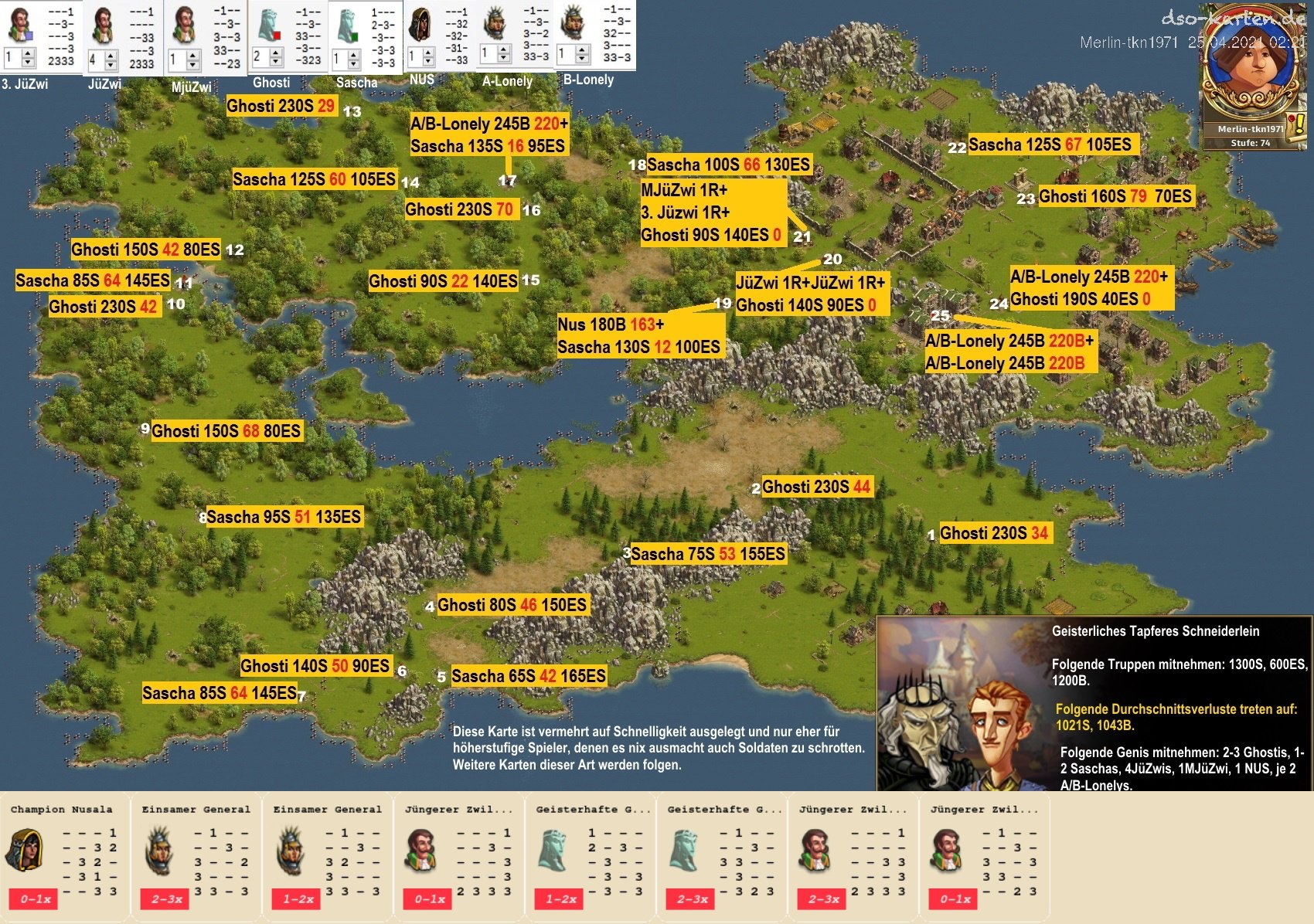The height and width of the screenshot is (924, 1314).
Task: Select the NUS hooded general portrait
Action: click(x=420, y=25)
